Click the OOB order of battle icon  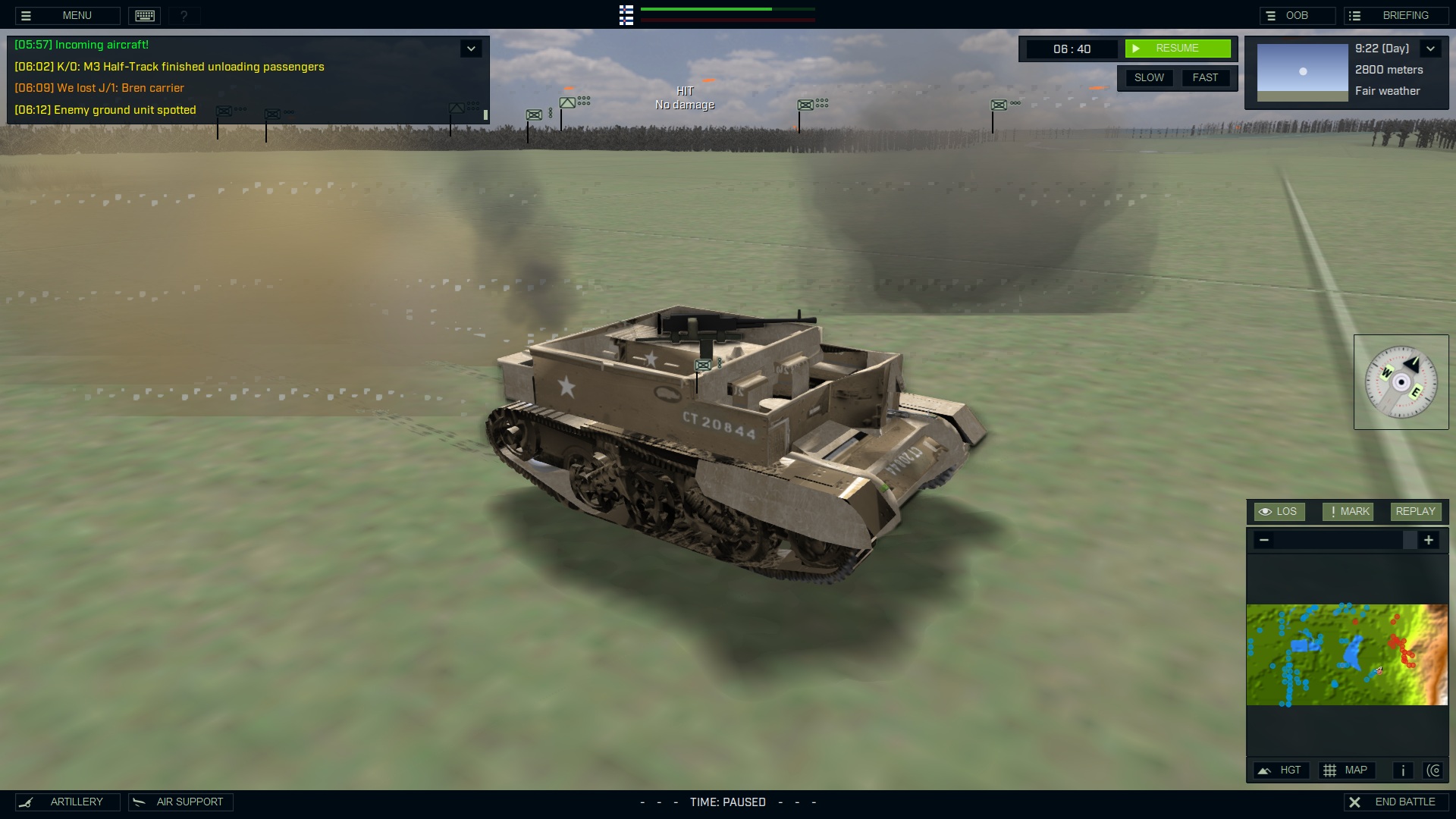coord(1270,14)
